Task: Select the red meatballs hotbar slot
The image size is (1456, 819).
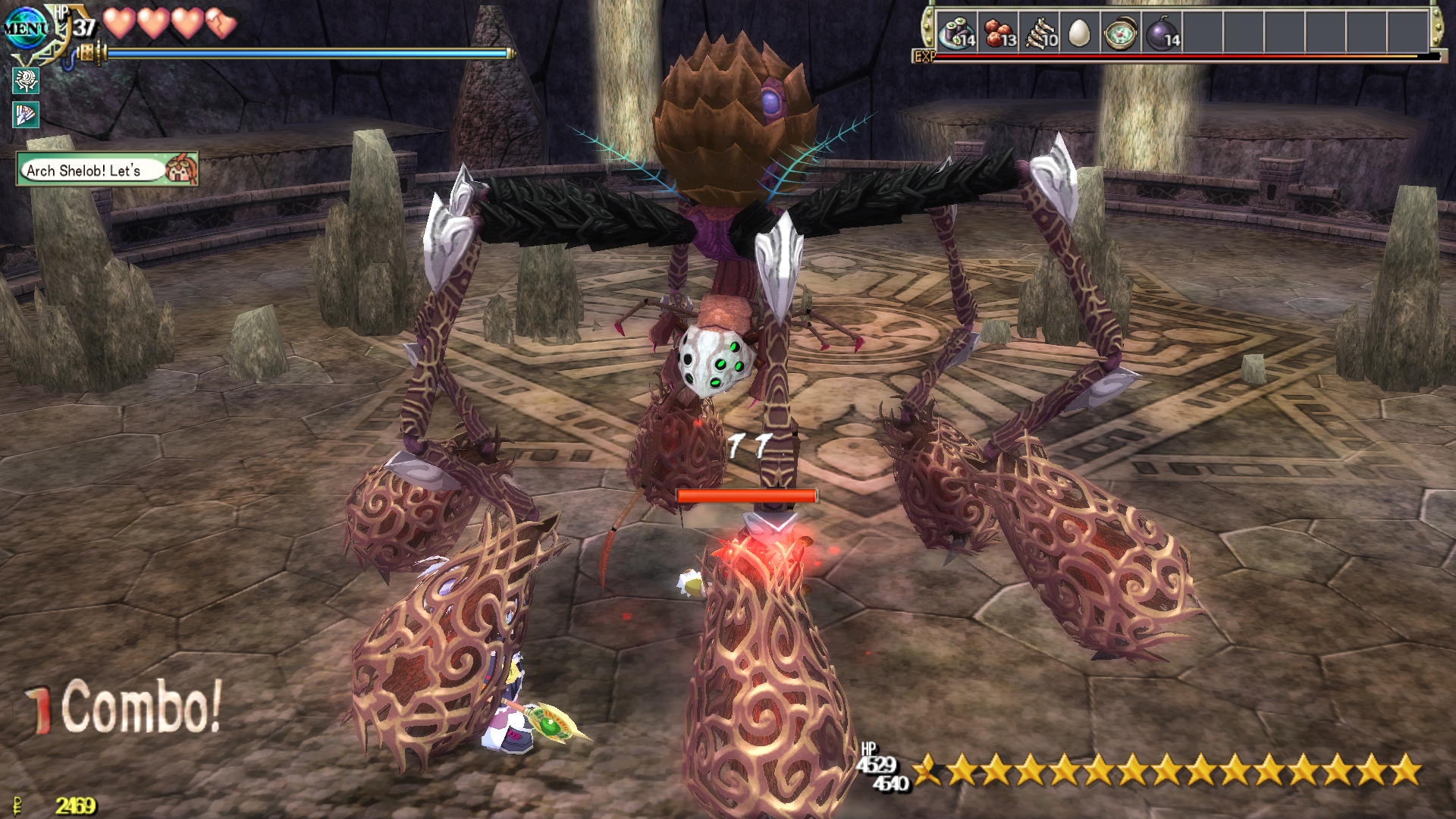Action: 999,33
